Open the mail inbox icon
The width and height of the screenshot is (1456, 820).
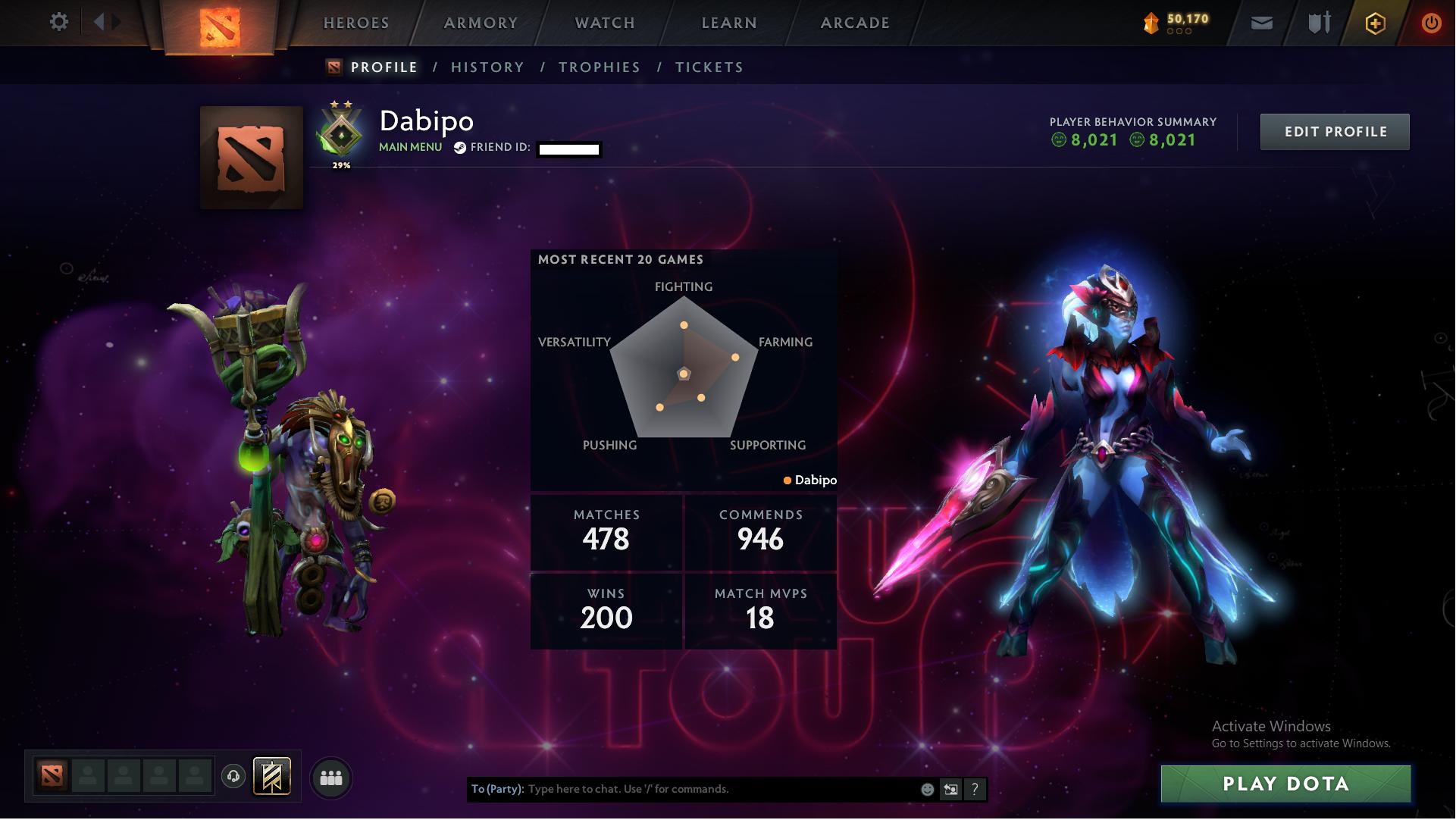coord(1260,23)
